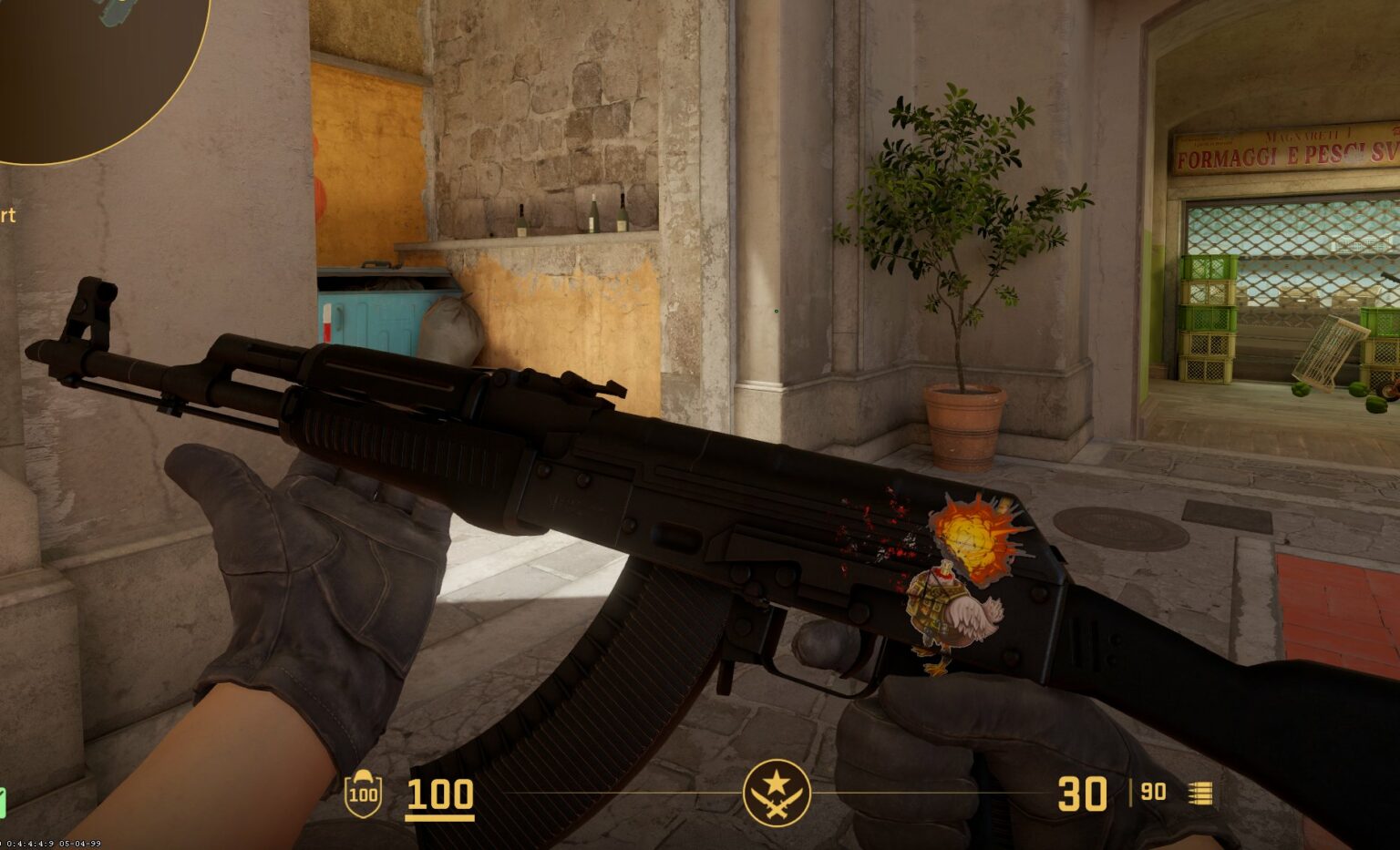
Task: Select the ammo magazine icon near ammo count
Action: click(x=1201, y=794)
